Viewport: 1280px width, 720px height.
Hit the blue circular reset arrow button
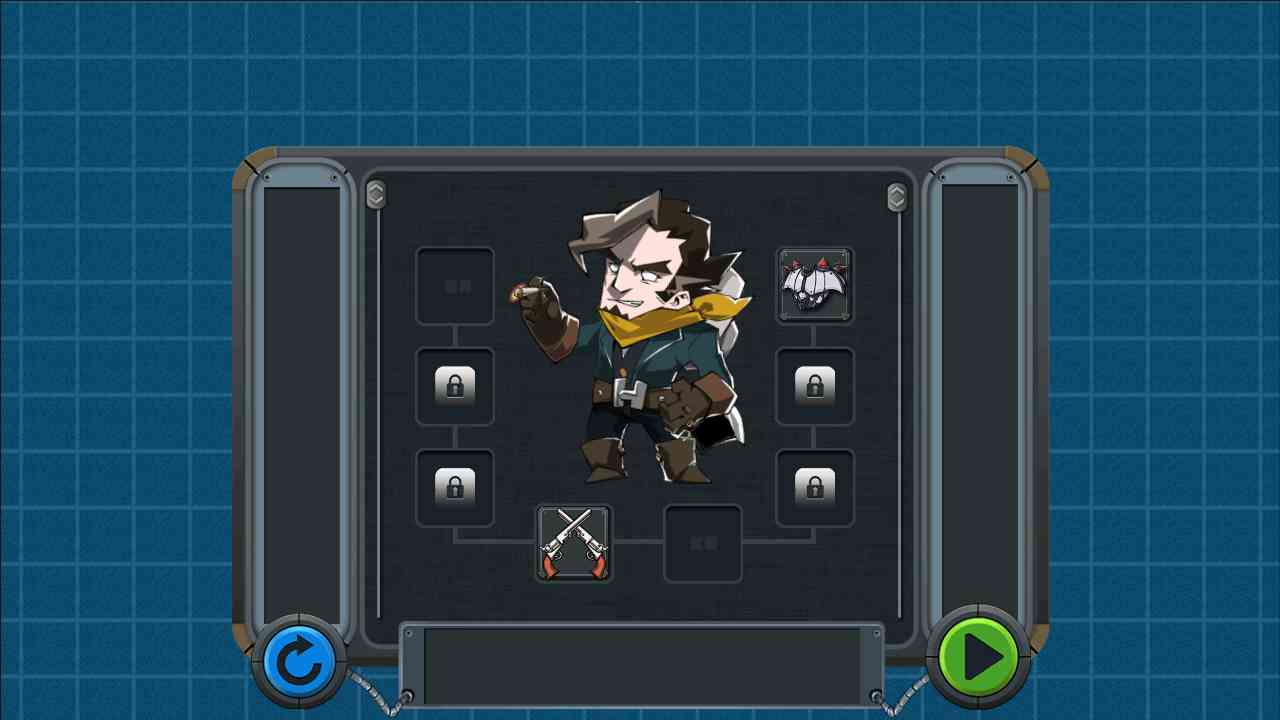click(299, 661)
